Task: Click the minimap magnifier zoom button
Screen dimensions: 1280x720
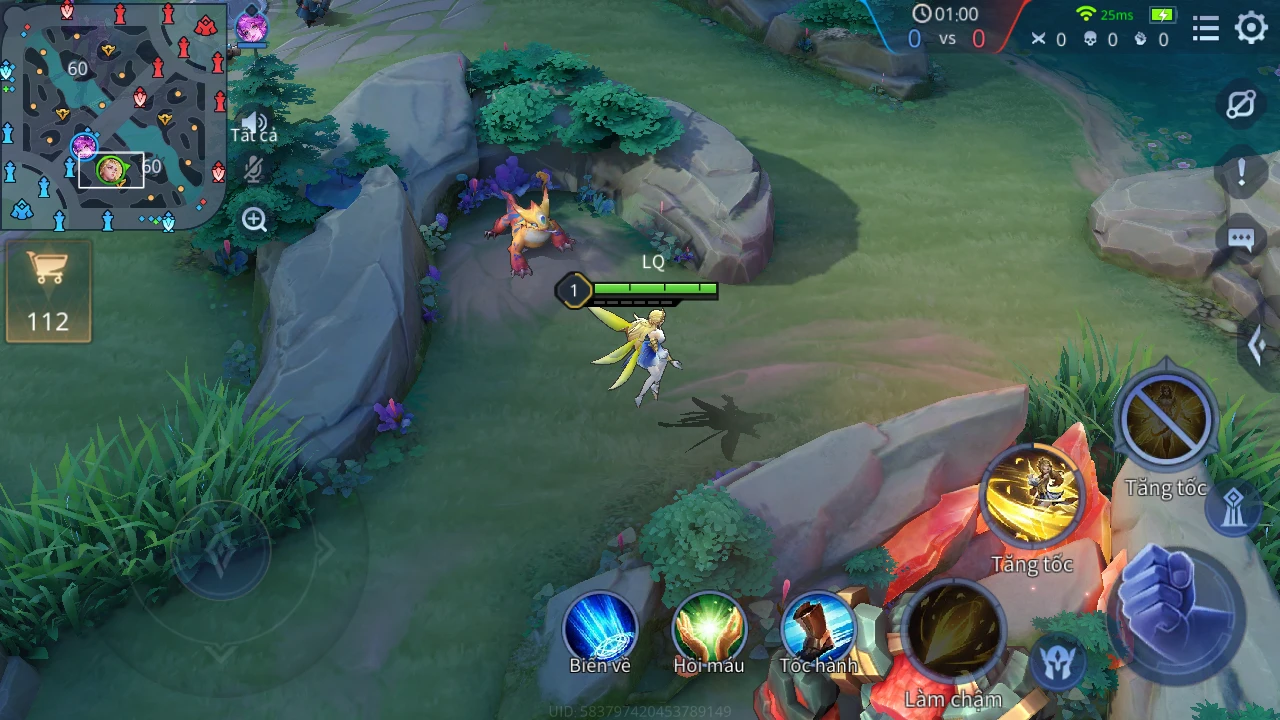Action: 254,220
